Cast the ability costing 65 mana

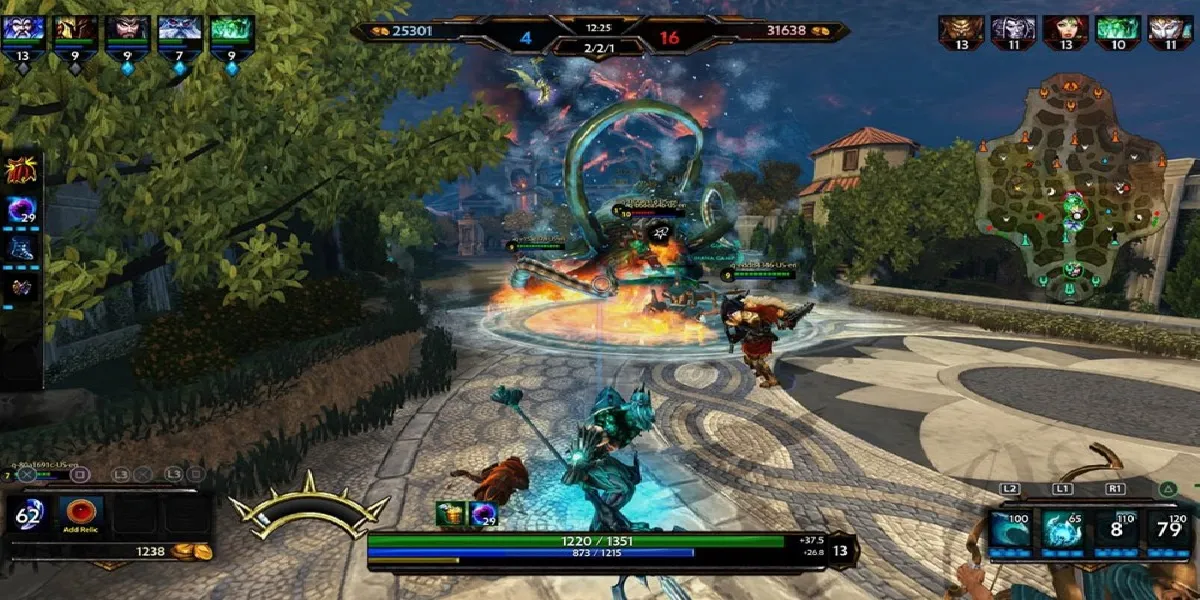[x=1062, y=529]
